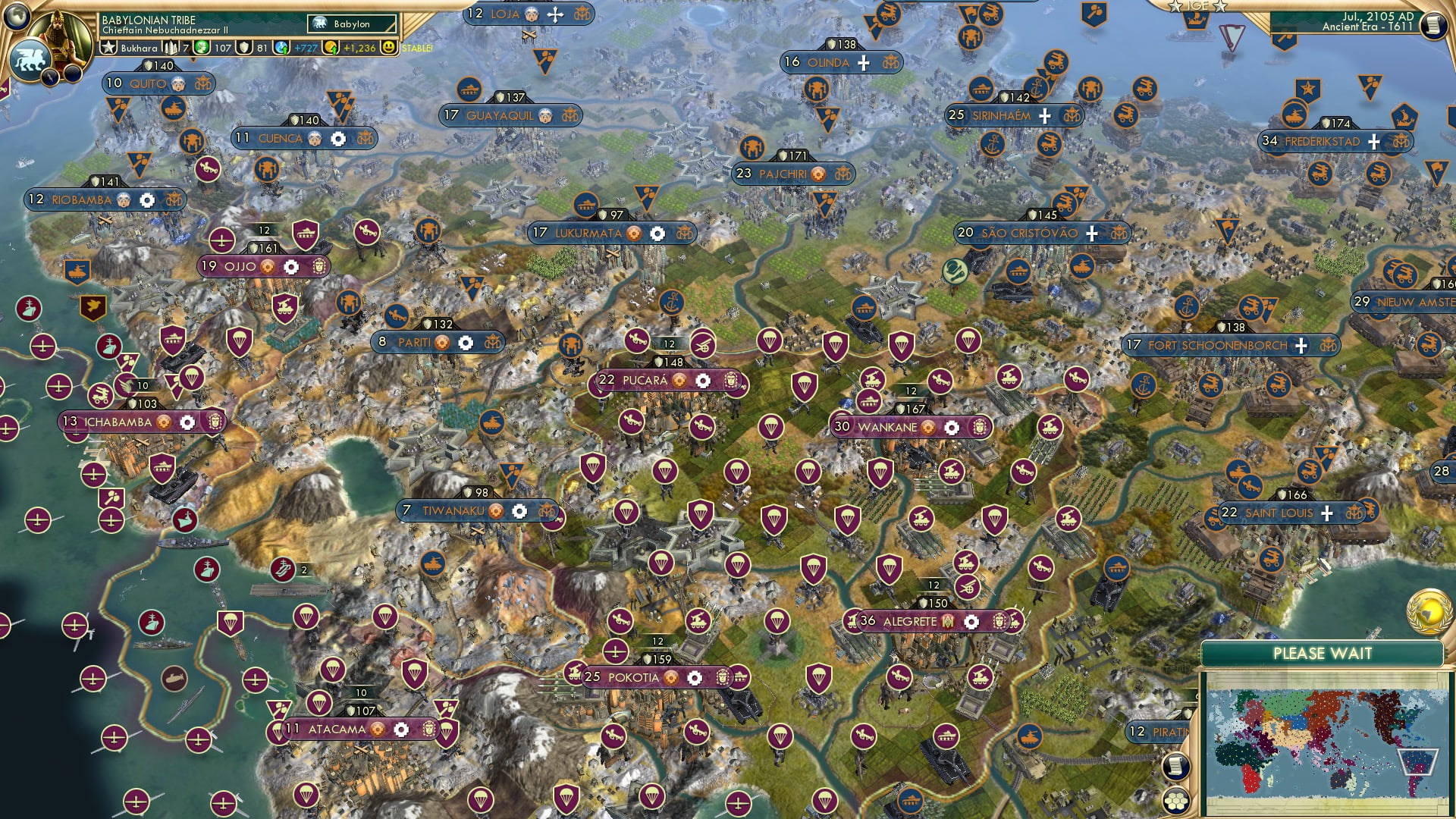Click the happiness STABLE smiley icon
Screen dimensions: 1456x819
pos(390,47)
